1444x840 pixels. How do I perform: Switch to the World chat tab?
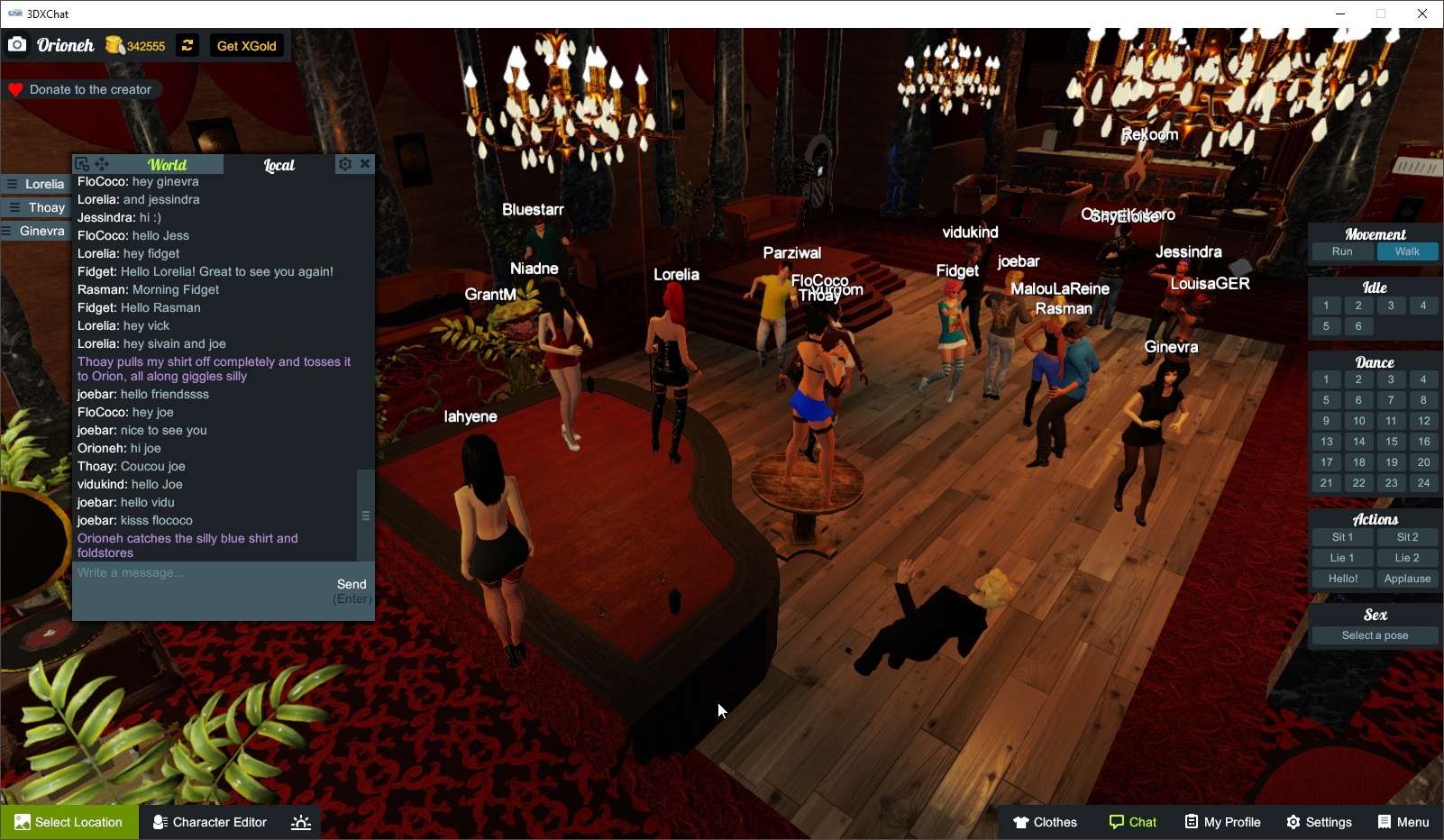tap(168, 165)
